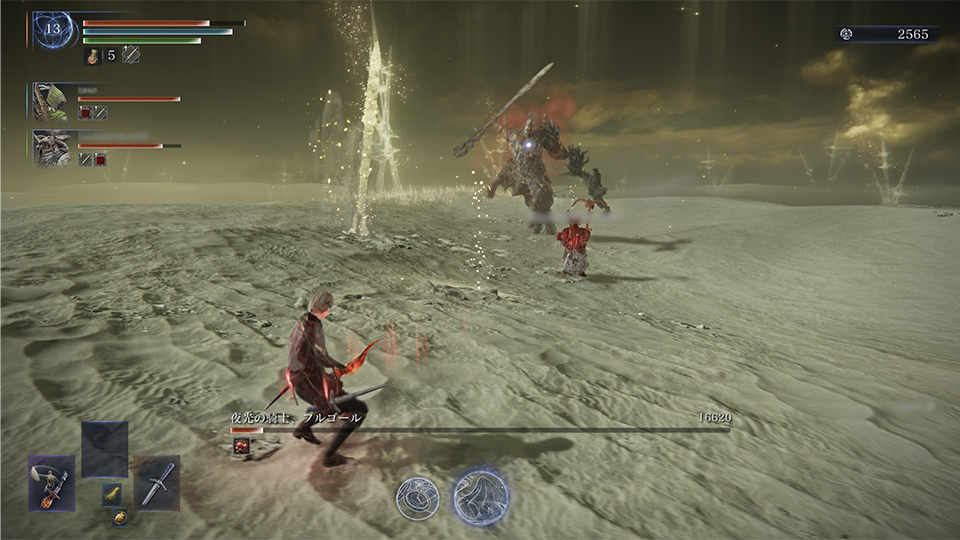
Task: Select the yellow consumable item slot
Action: pyautogui.click(x=113, y=493)
